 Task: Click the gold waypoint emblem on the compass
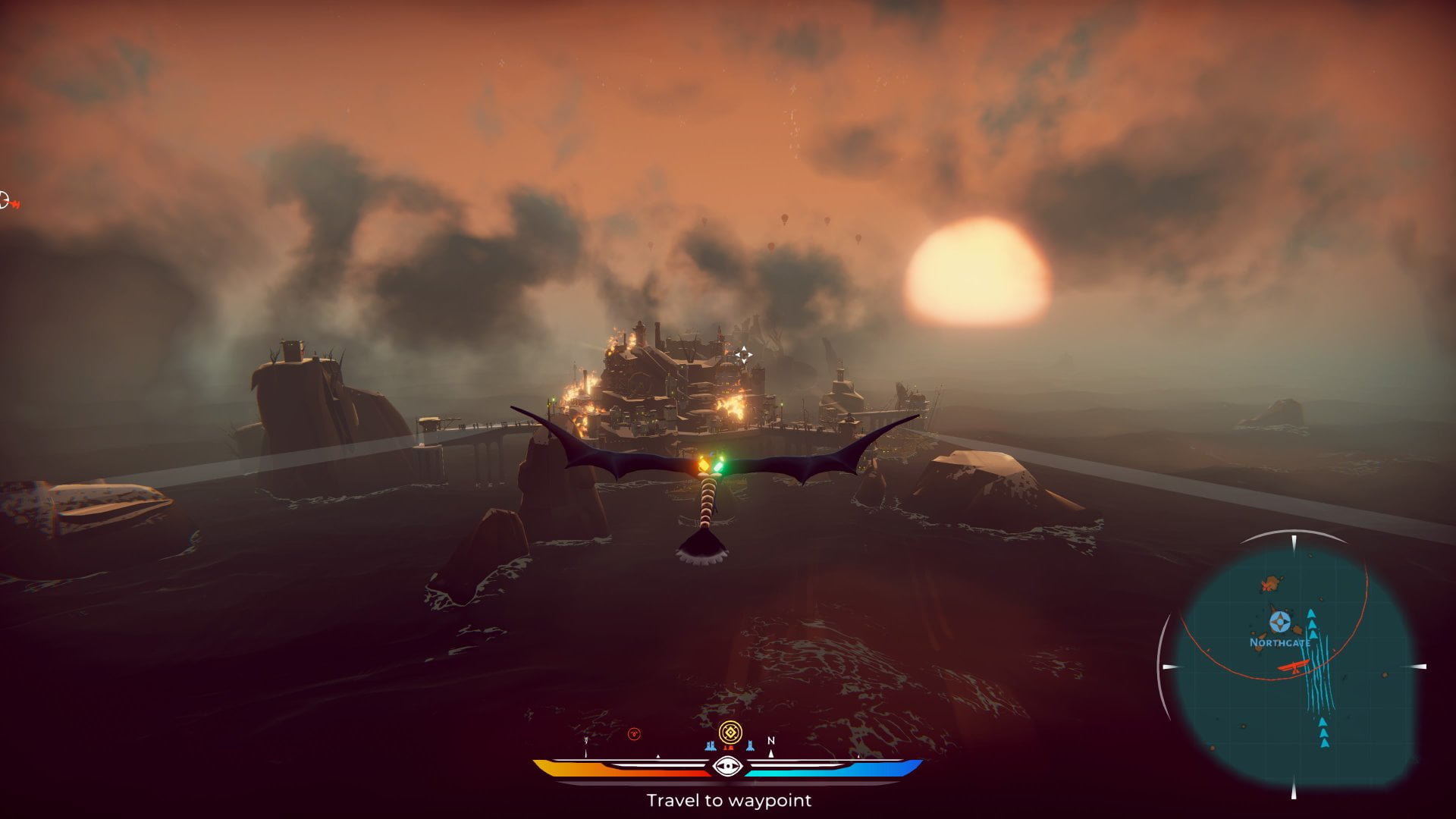[730, 733]
